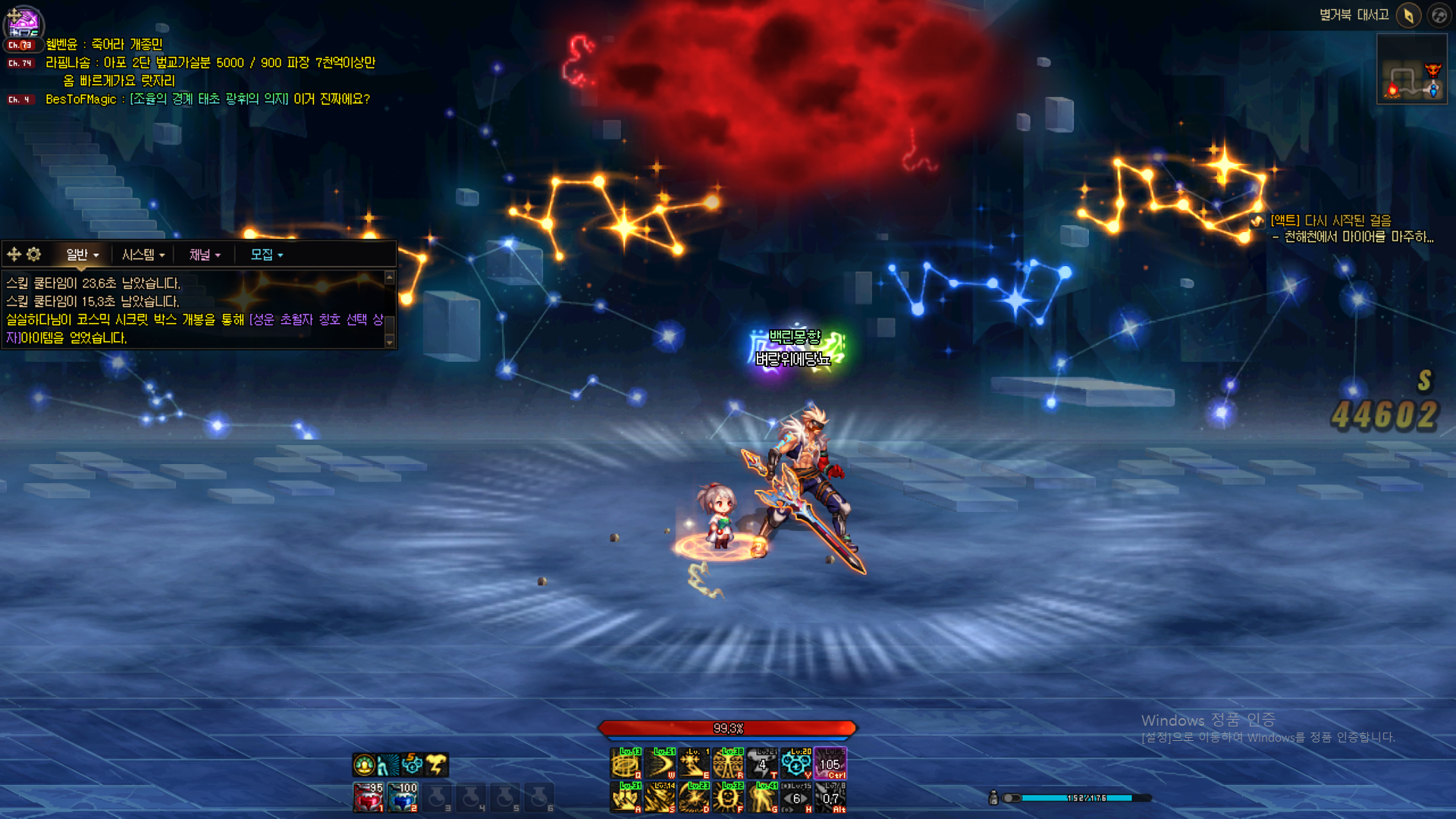Viewport: 1456px width, 819px height.
Task: Select the 채널 chat tab
Action: [x=205, y=255]
